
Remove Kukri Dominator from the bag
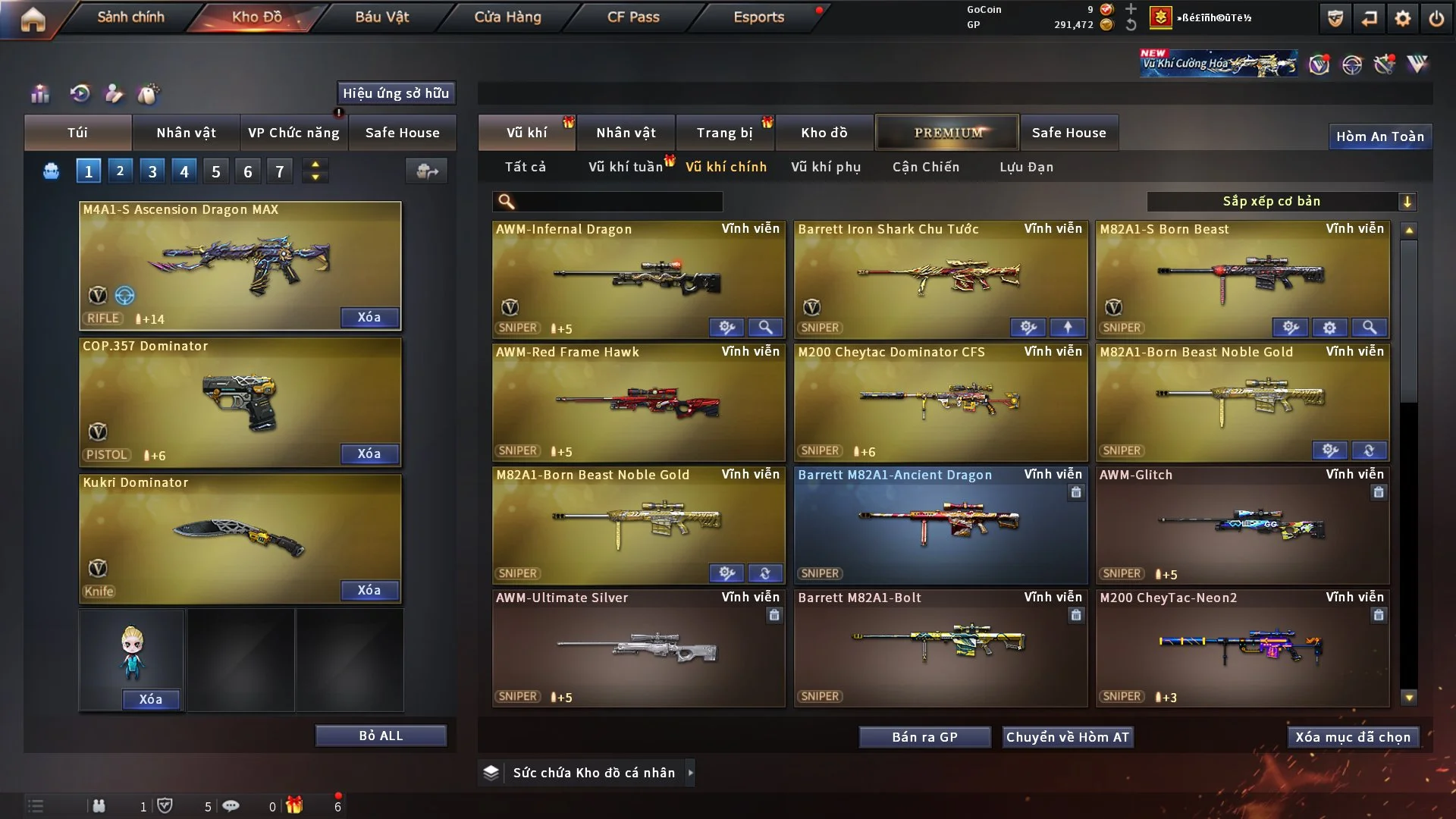(369, 590)
